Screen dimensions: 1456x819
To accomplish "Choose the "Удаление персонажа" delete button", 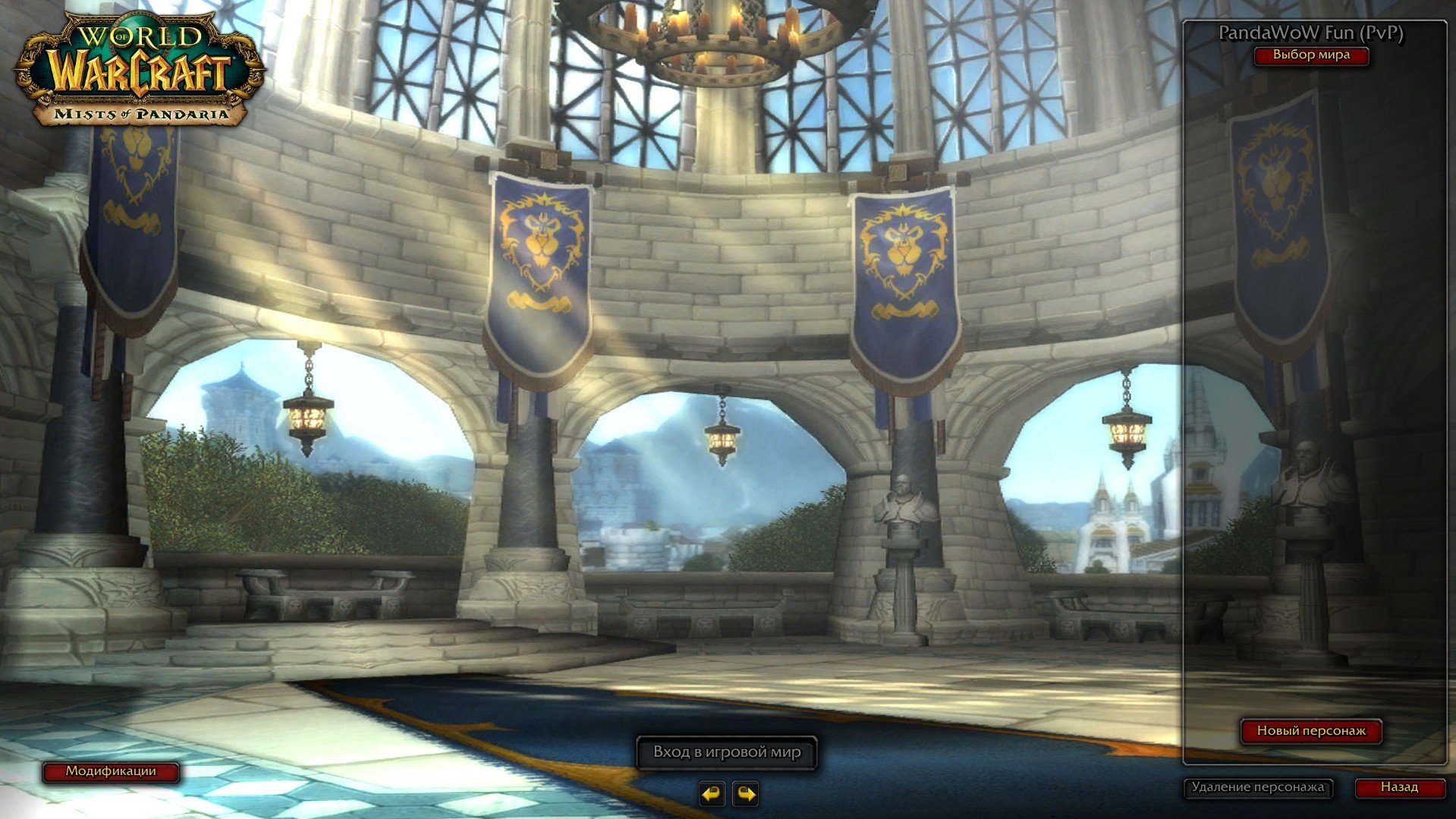I will point(1257,787).
